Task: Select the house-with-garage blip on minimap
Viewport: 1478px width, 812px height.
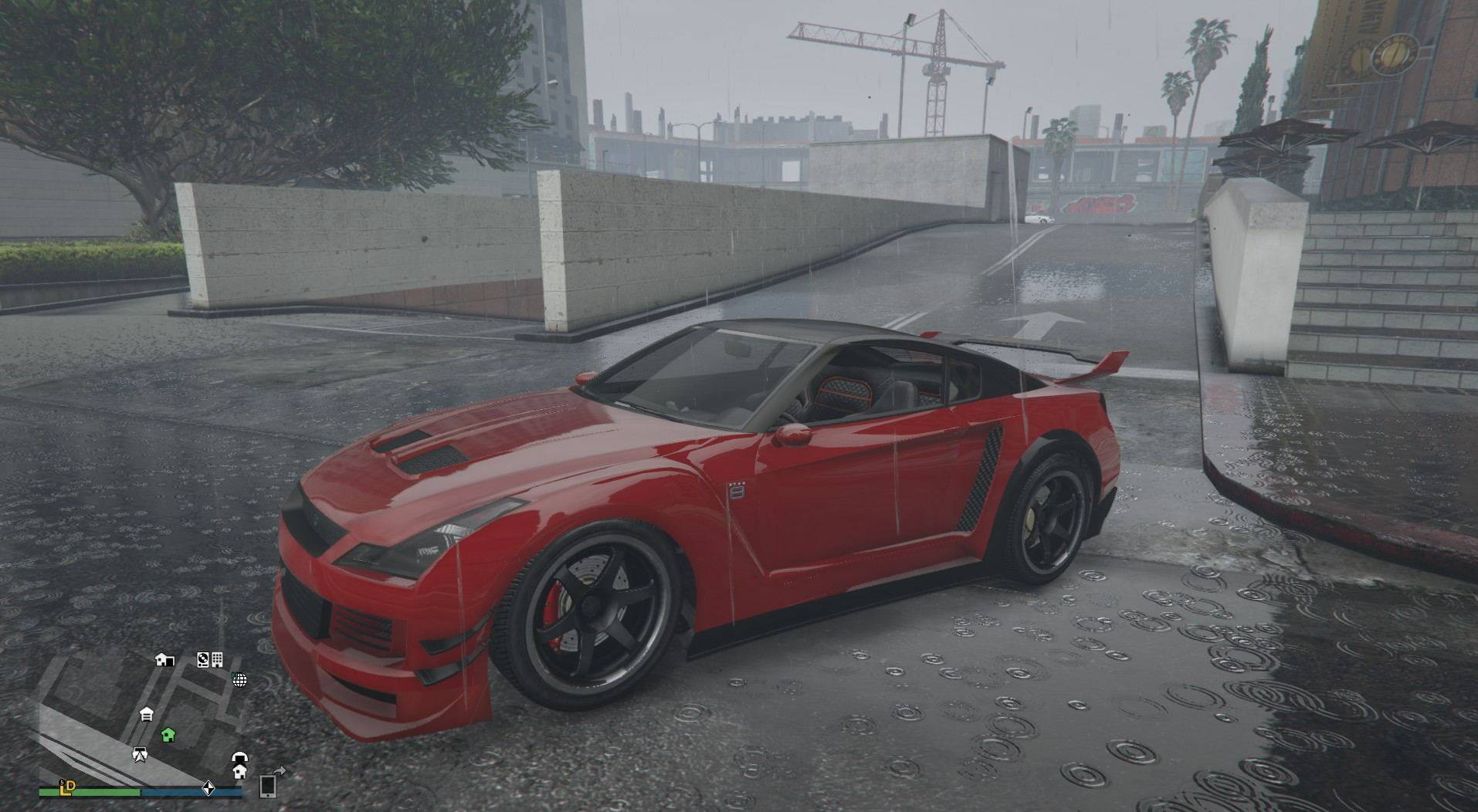Action: point(164,659)
